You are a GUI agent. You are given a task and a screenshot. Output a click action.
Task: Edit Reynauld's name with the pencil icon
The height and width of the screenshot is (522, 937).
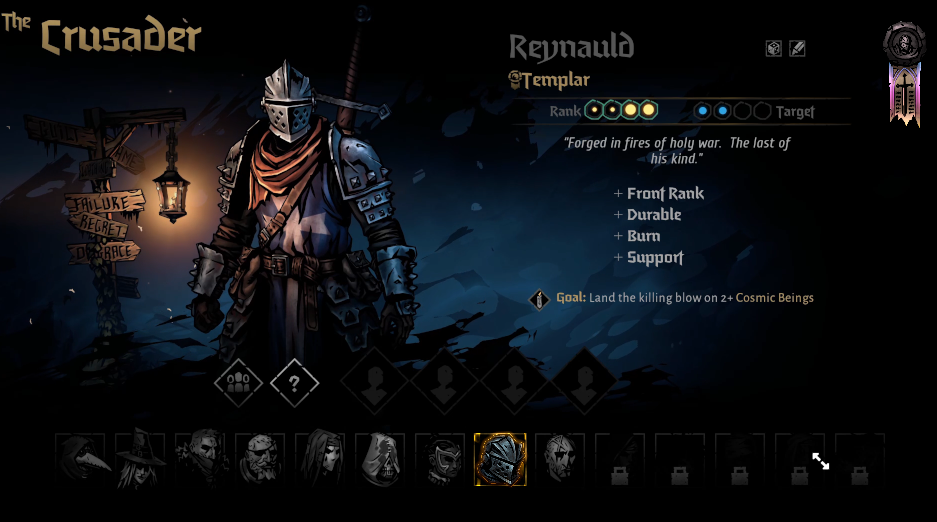[x=797, y=48]
